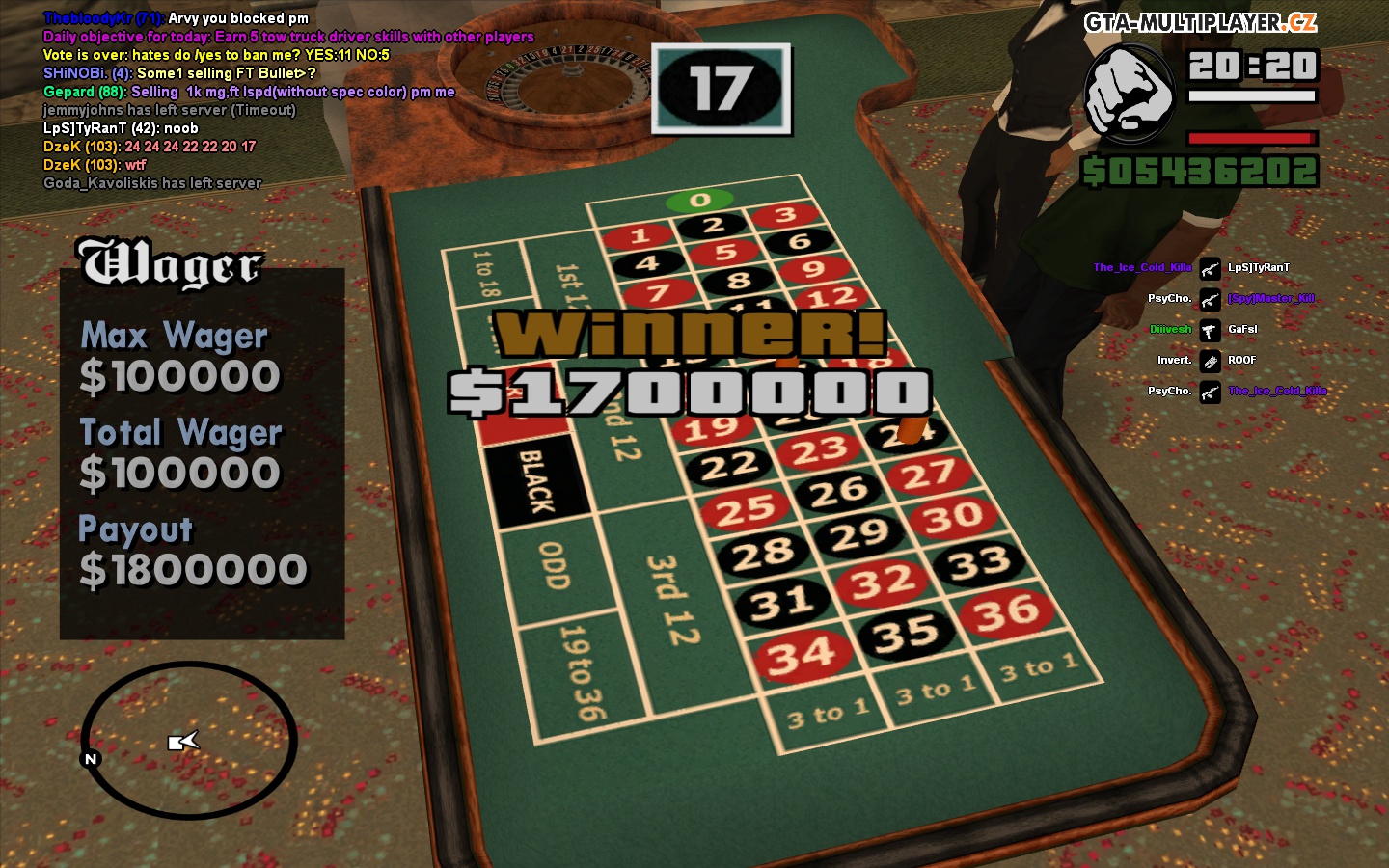Click the red health bar

[x=1252, y=138]
